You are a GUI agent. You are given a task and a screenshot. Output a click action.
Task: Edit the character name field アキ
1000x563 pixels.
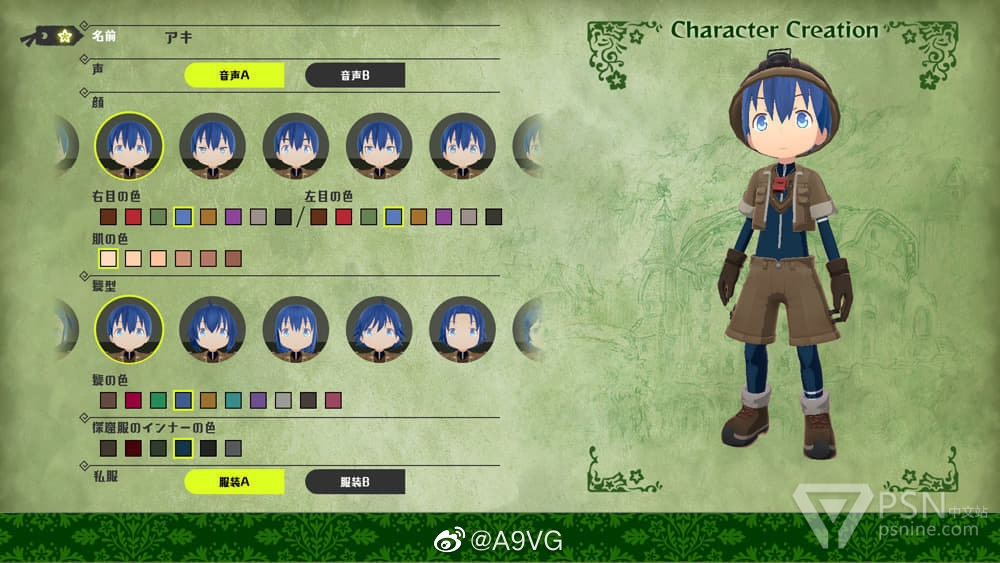(x=178, y=37)
